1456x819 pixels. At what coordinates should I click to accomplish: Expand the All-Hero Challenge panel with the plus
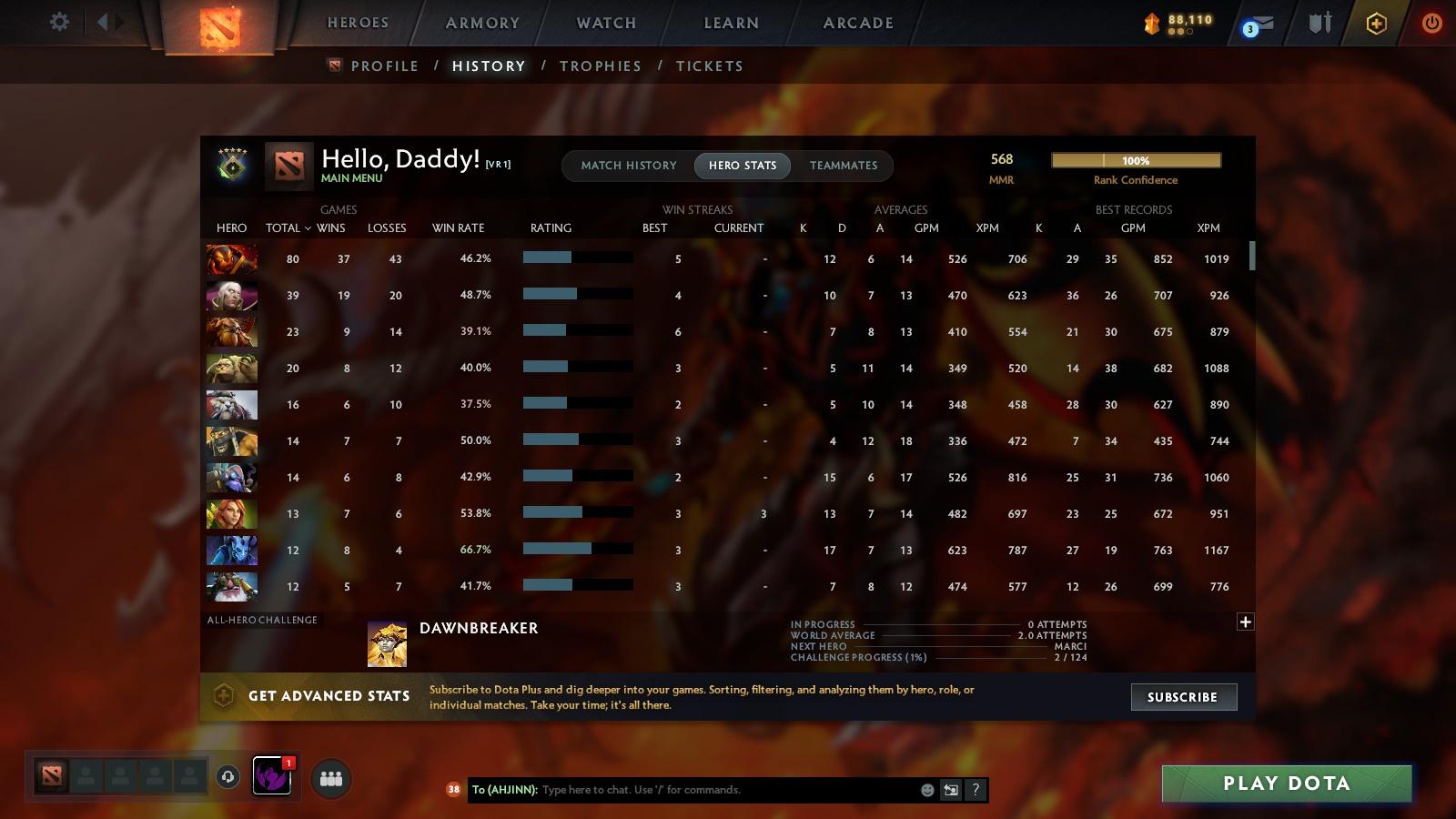pos(1245,622)
